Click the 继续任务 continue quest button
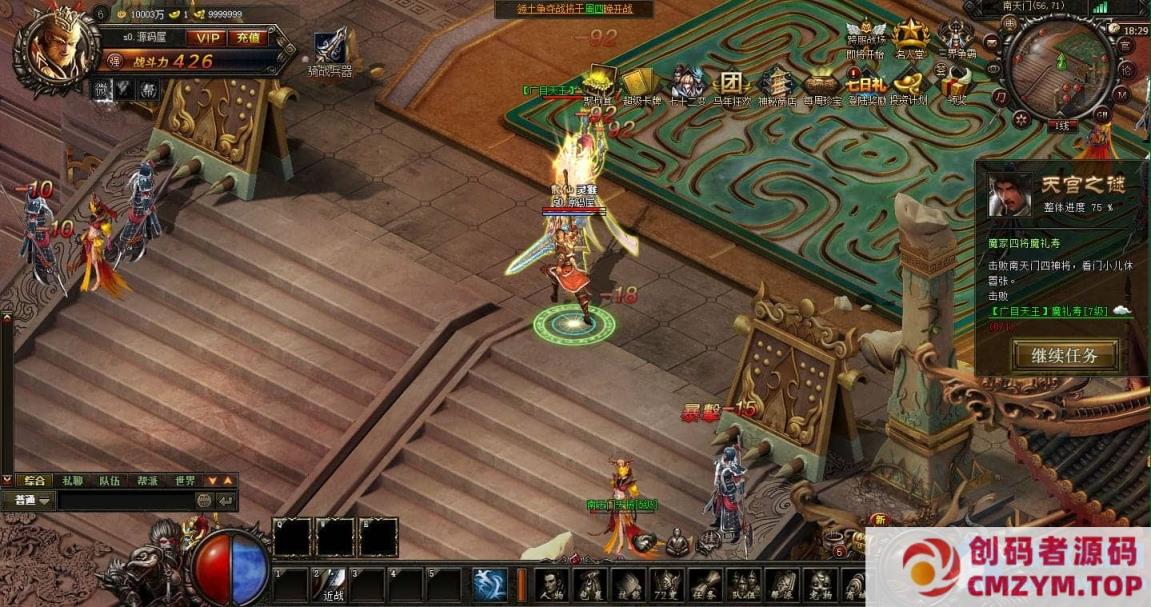 (1066, 355)
